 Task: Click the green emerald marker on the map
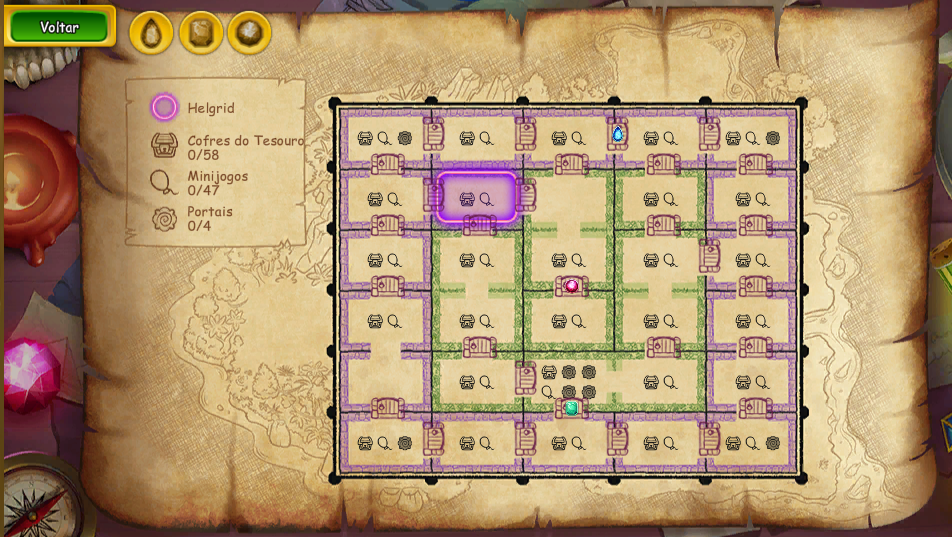tap(571, 407)
